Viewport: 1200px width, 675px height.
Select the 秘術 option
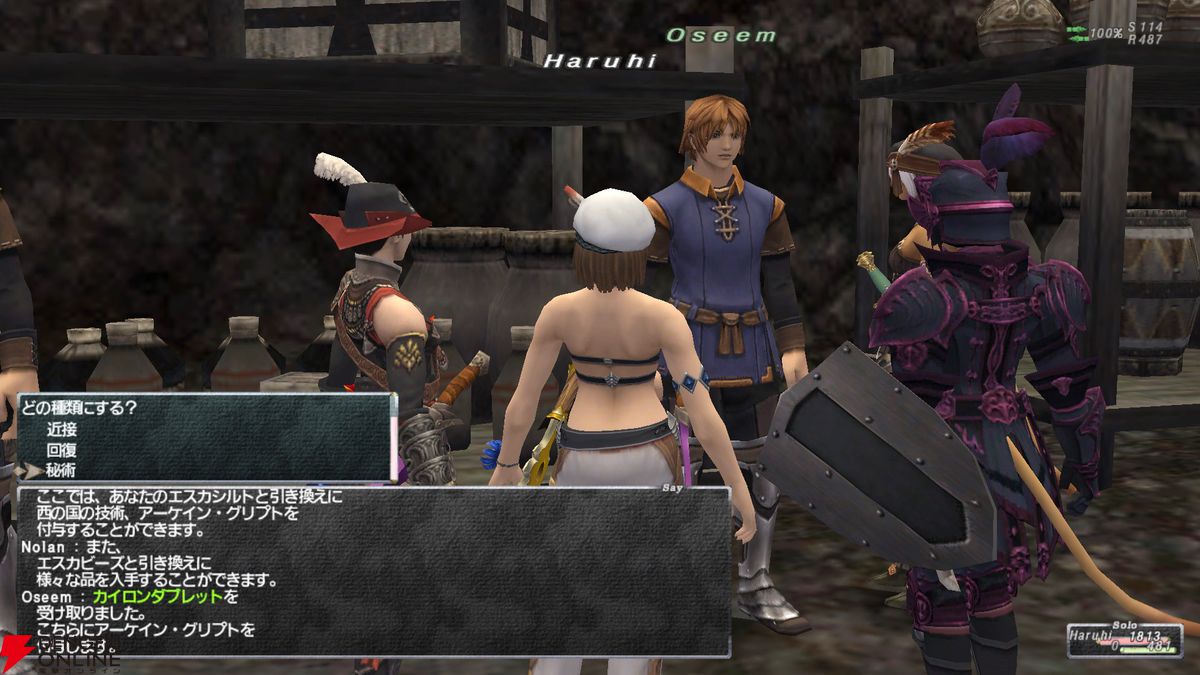[61, 470]
